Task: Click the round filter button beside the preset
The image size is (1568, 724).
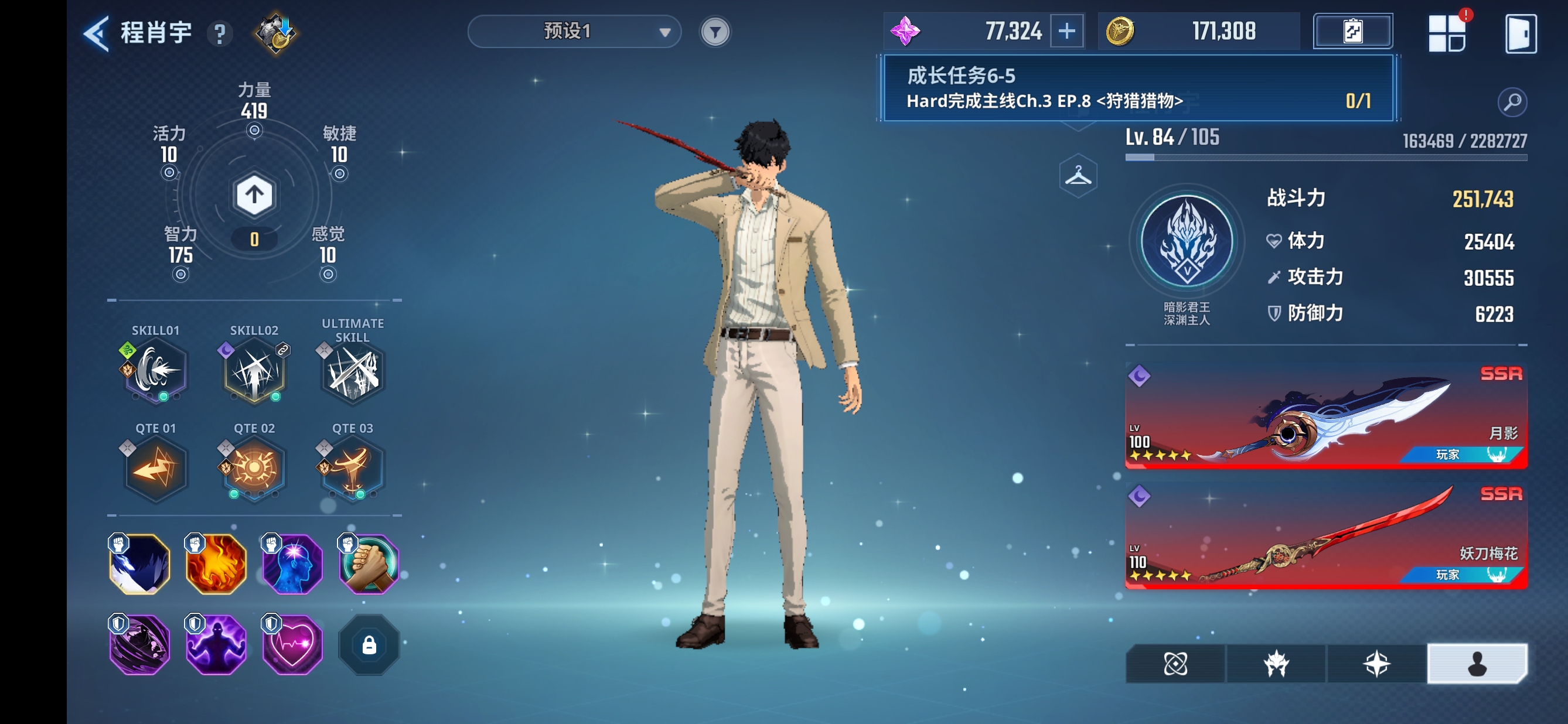Action: [715, 32]
